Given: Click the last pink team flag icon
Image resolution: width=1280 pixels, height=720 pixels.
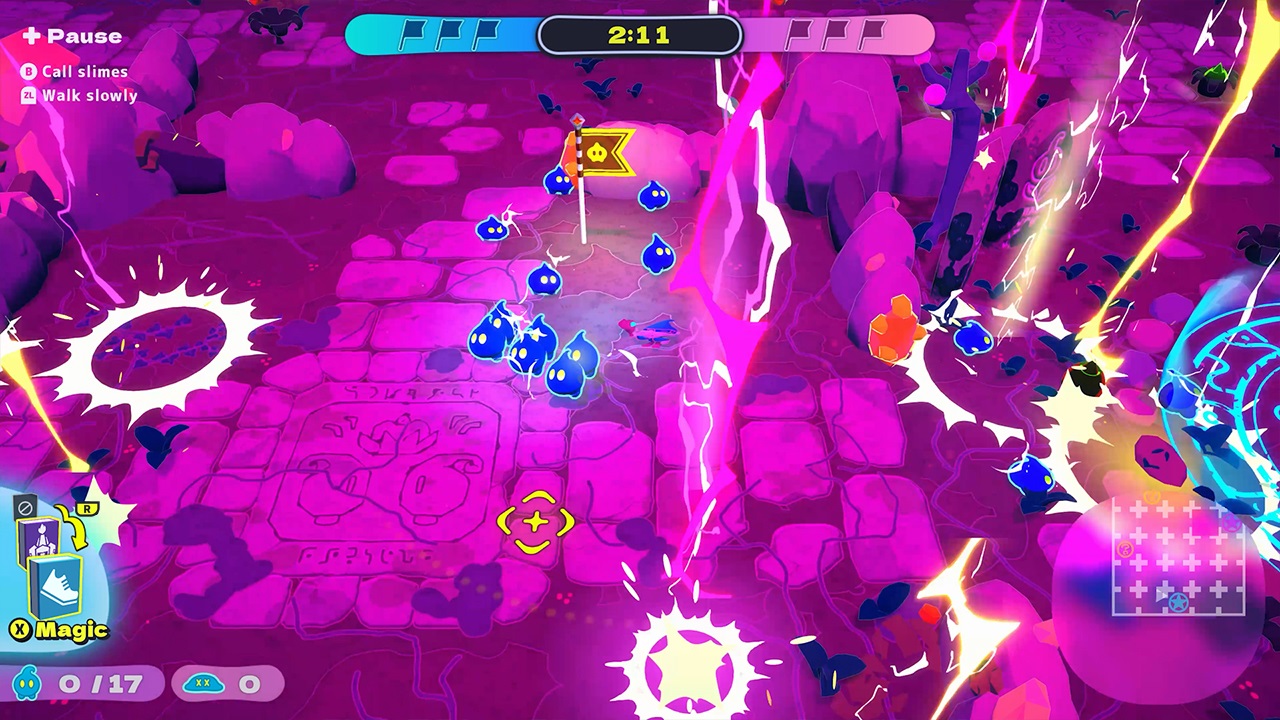Looking at the screenshot, I should 877,32.
